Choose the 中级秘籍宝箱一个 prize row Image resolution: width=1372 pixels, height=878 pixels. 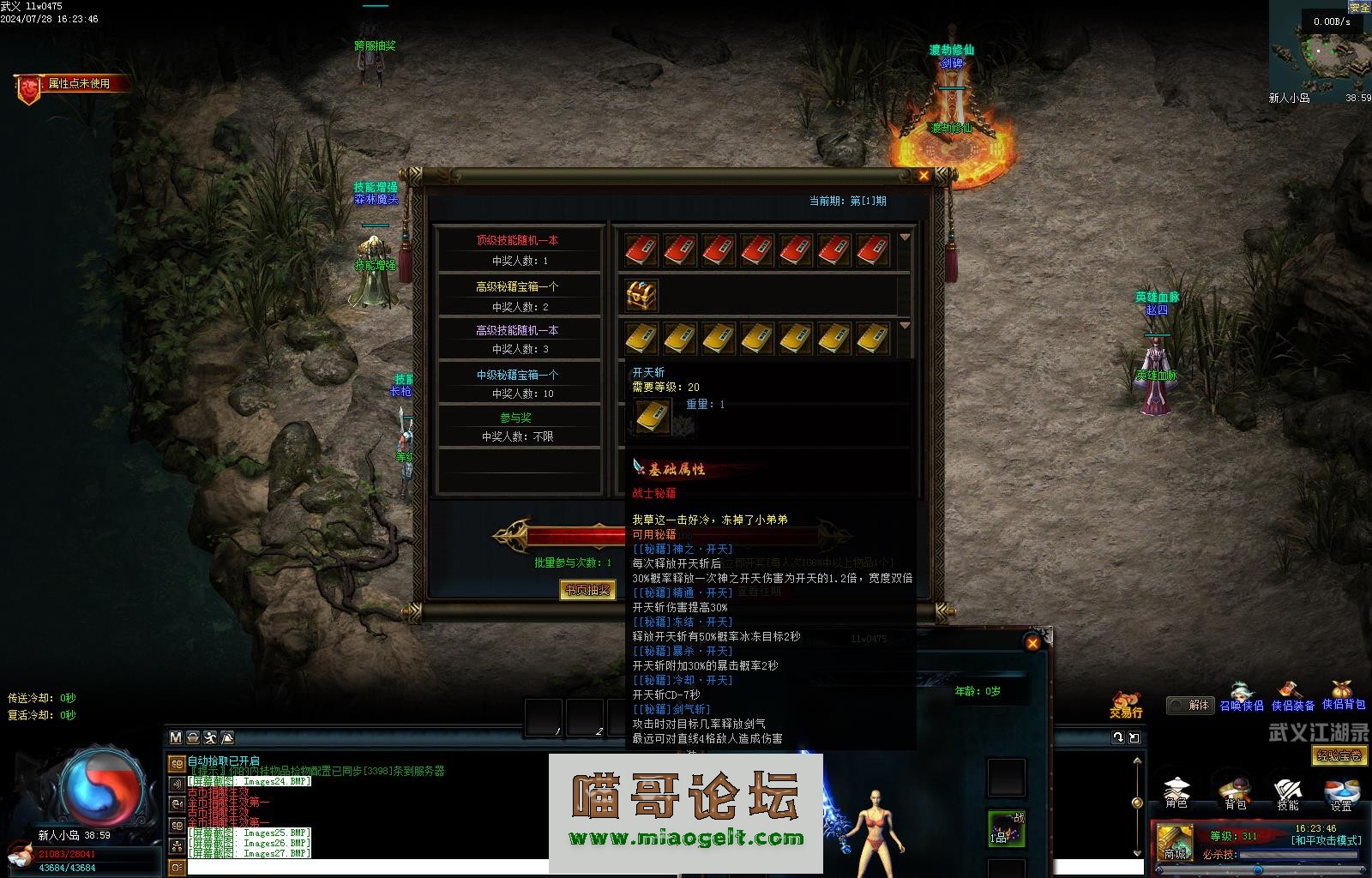(x=517, y=382)
